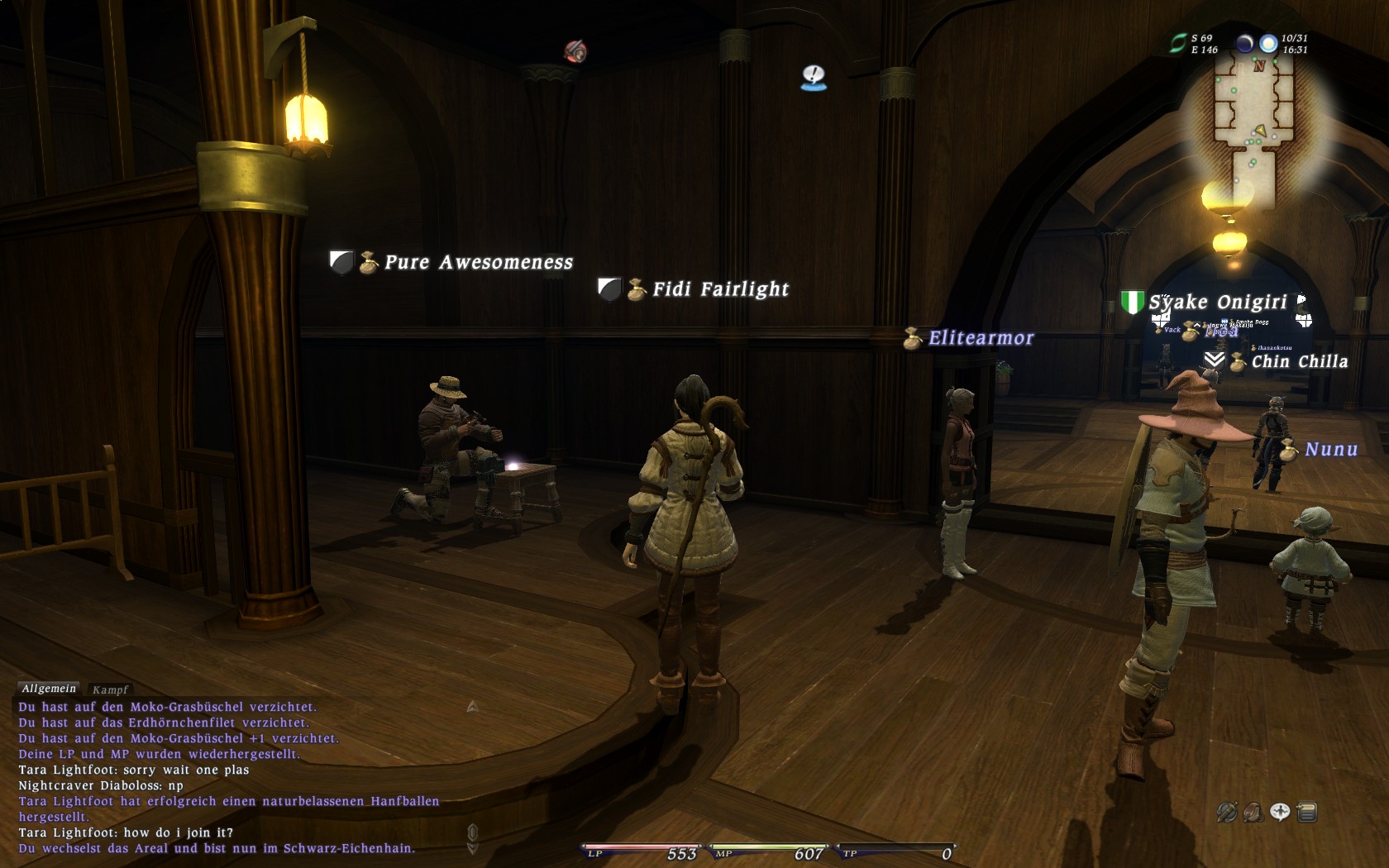This screenshot has width=1389, height=868.
Task: Click the green swirl icon beside the coordinates
Action: (x=1177, y=44)
